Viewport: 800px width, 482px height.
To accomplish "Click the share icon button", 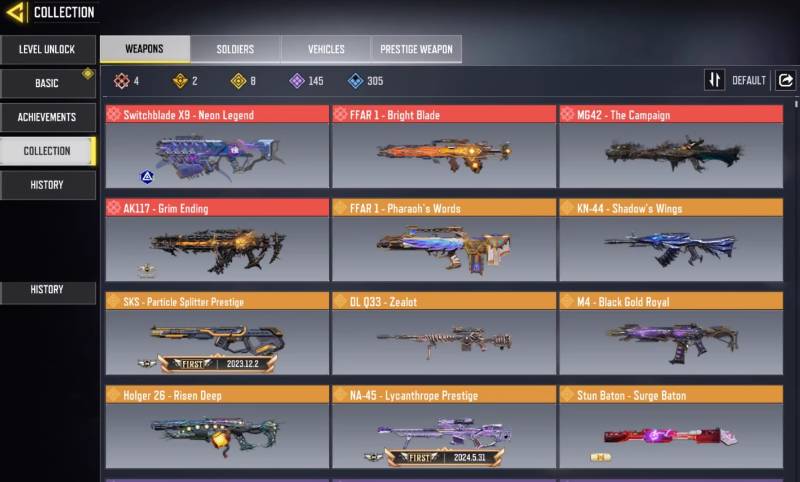I will (785, 81).
